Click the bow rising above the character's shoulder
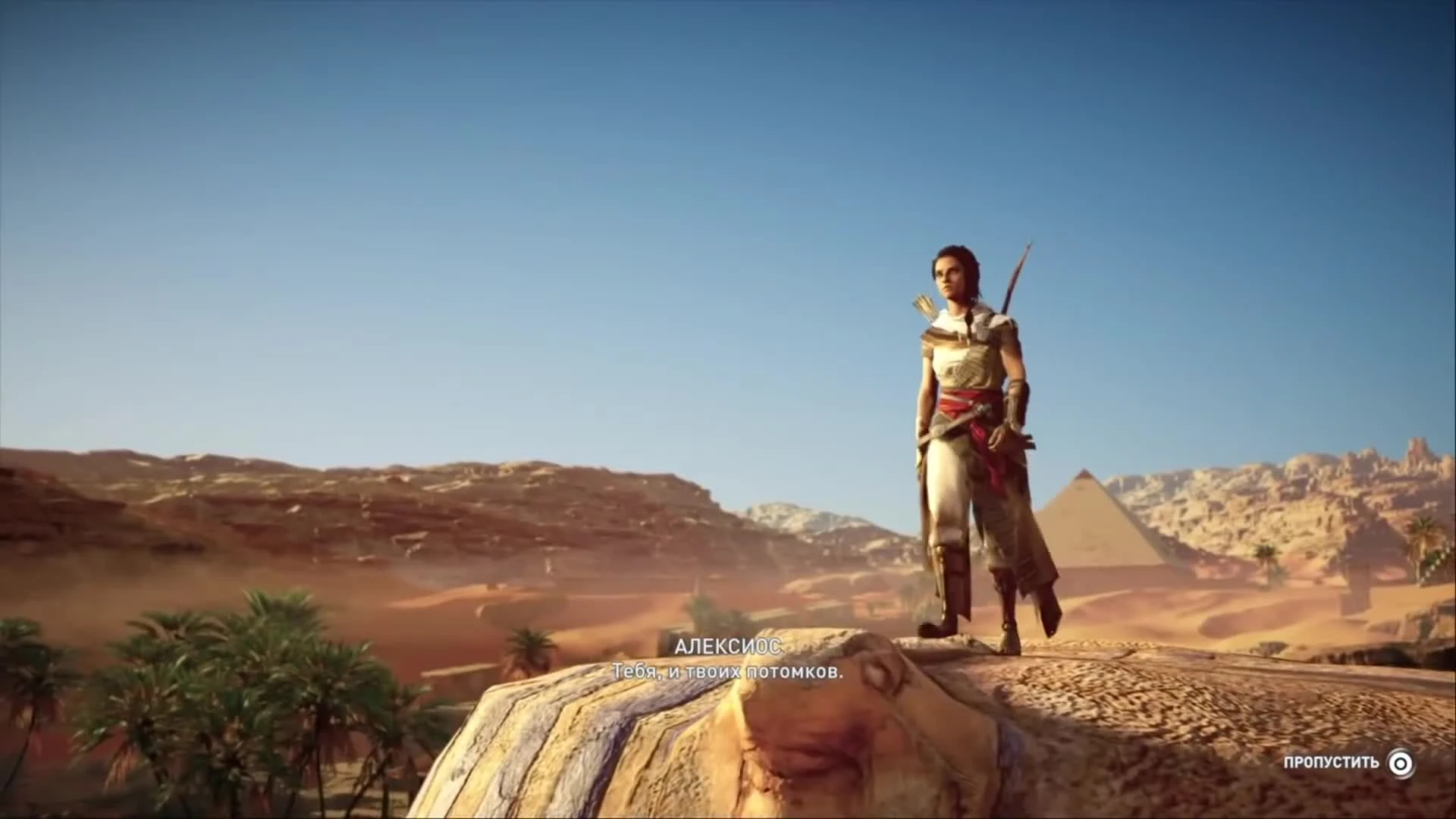The height and width of the screenshot is (819, 1456). tap(1016, 273)
